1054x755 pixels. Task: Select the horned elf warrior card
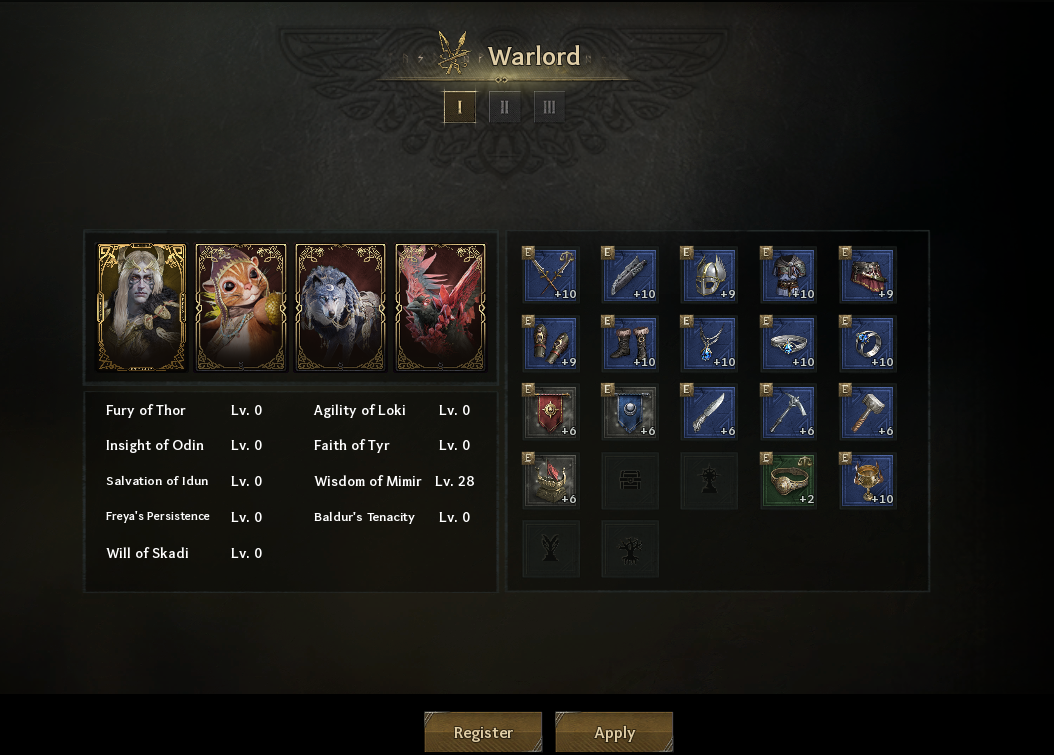(x=141, y=307)
